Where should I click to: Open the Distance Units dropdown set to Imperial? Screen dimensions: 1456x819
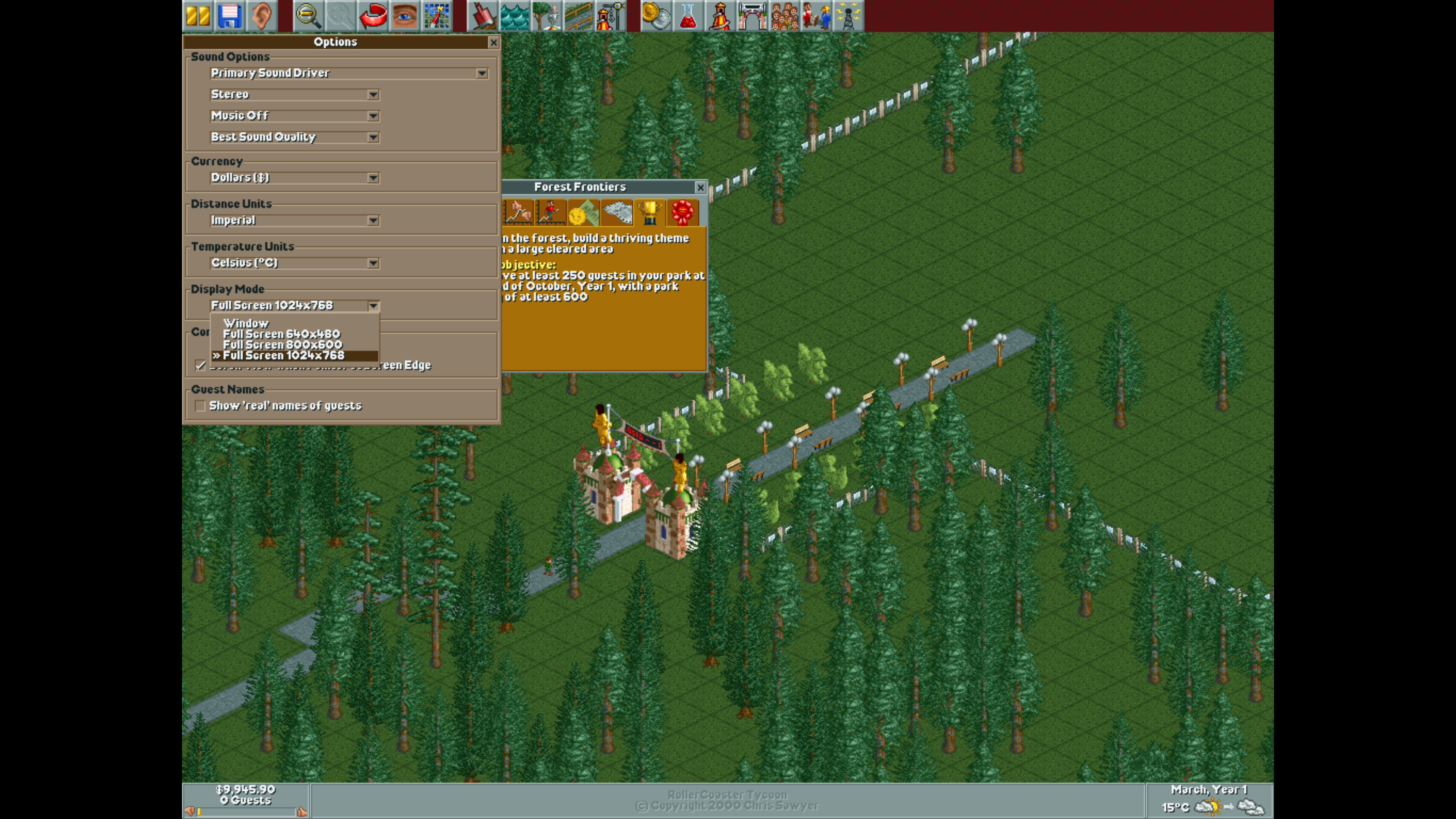[373, 220]
